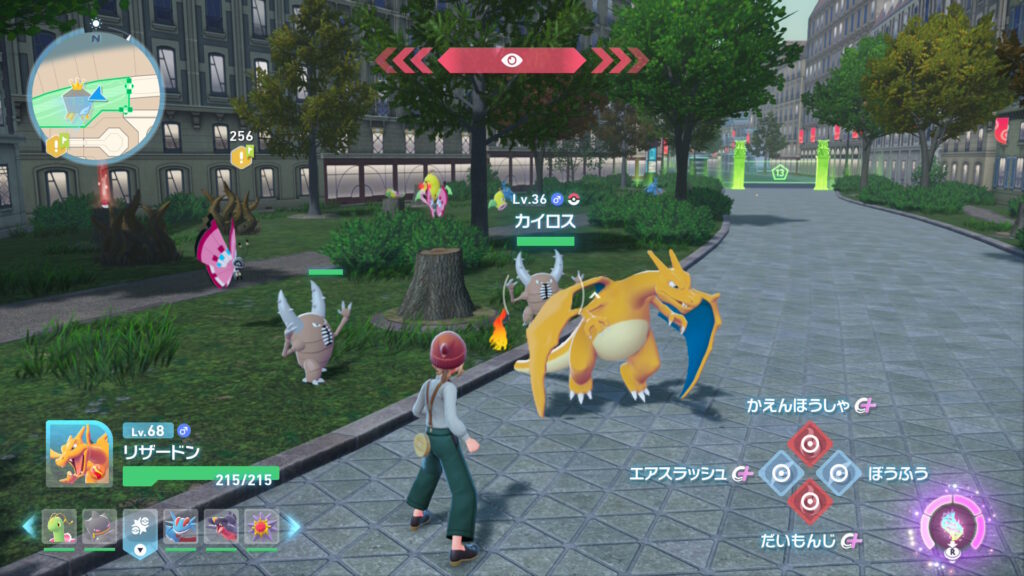The width and height of the screenshot is (1024, 576).
Task: Switch to Starmie in the party bar
Action: [262, 527]
